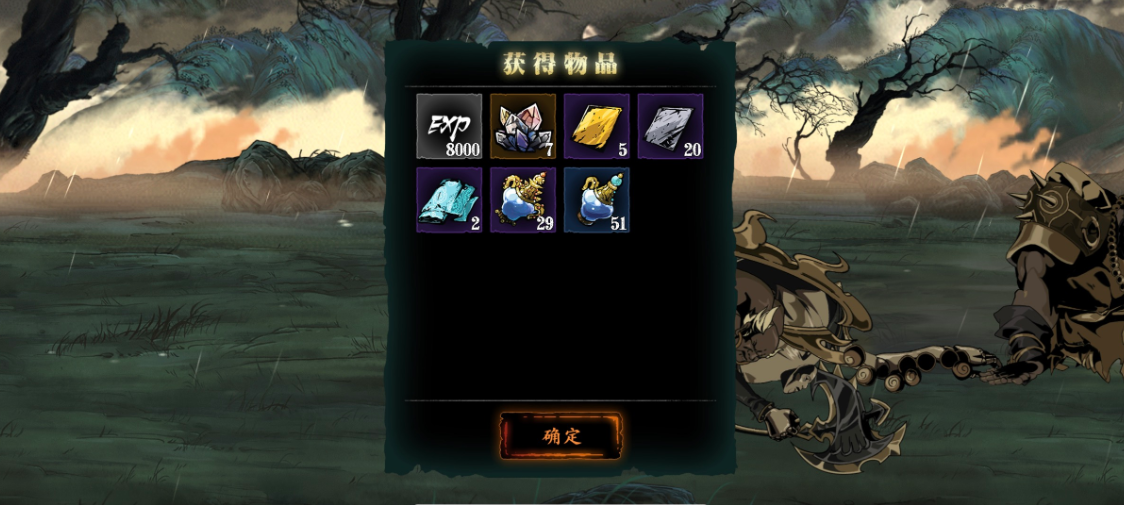Viewport: 1124px width, 505px height.
Task: Inspect the ornate potion with quantity 29
Action: coord(523,200)
